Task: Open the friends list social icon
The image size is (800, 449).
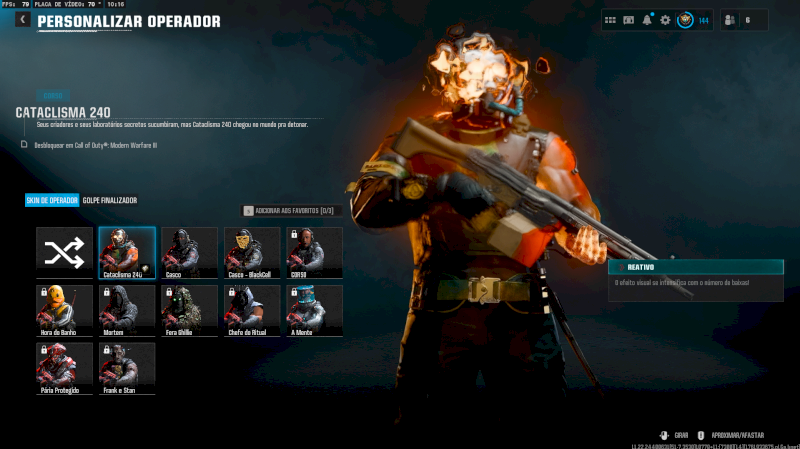Action: [x=729, y=20]
